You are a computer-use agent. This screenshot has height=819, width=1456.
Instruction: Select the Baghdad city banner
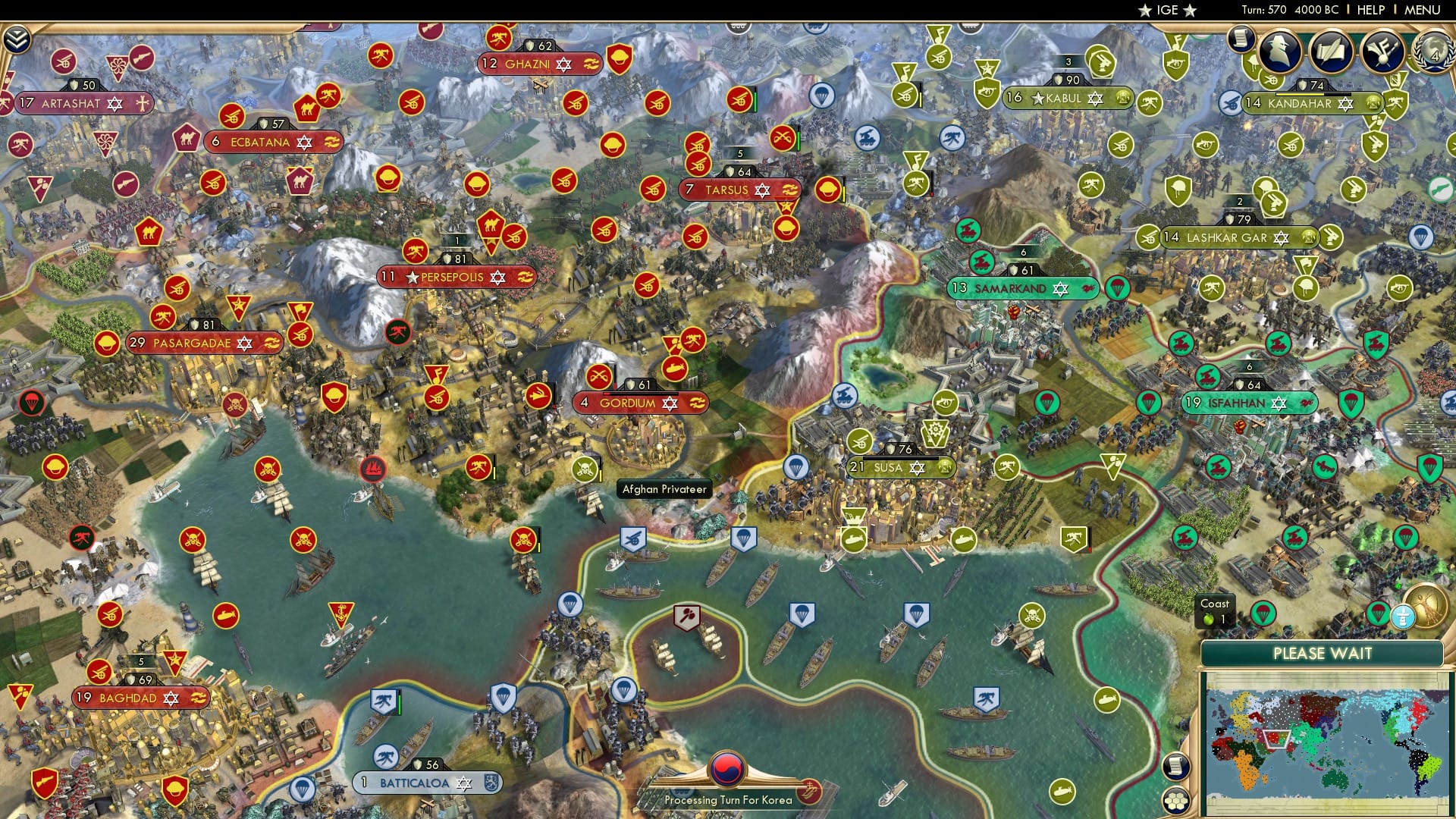[136, 698]
